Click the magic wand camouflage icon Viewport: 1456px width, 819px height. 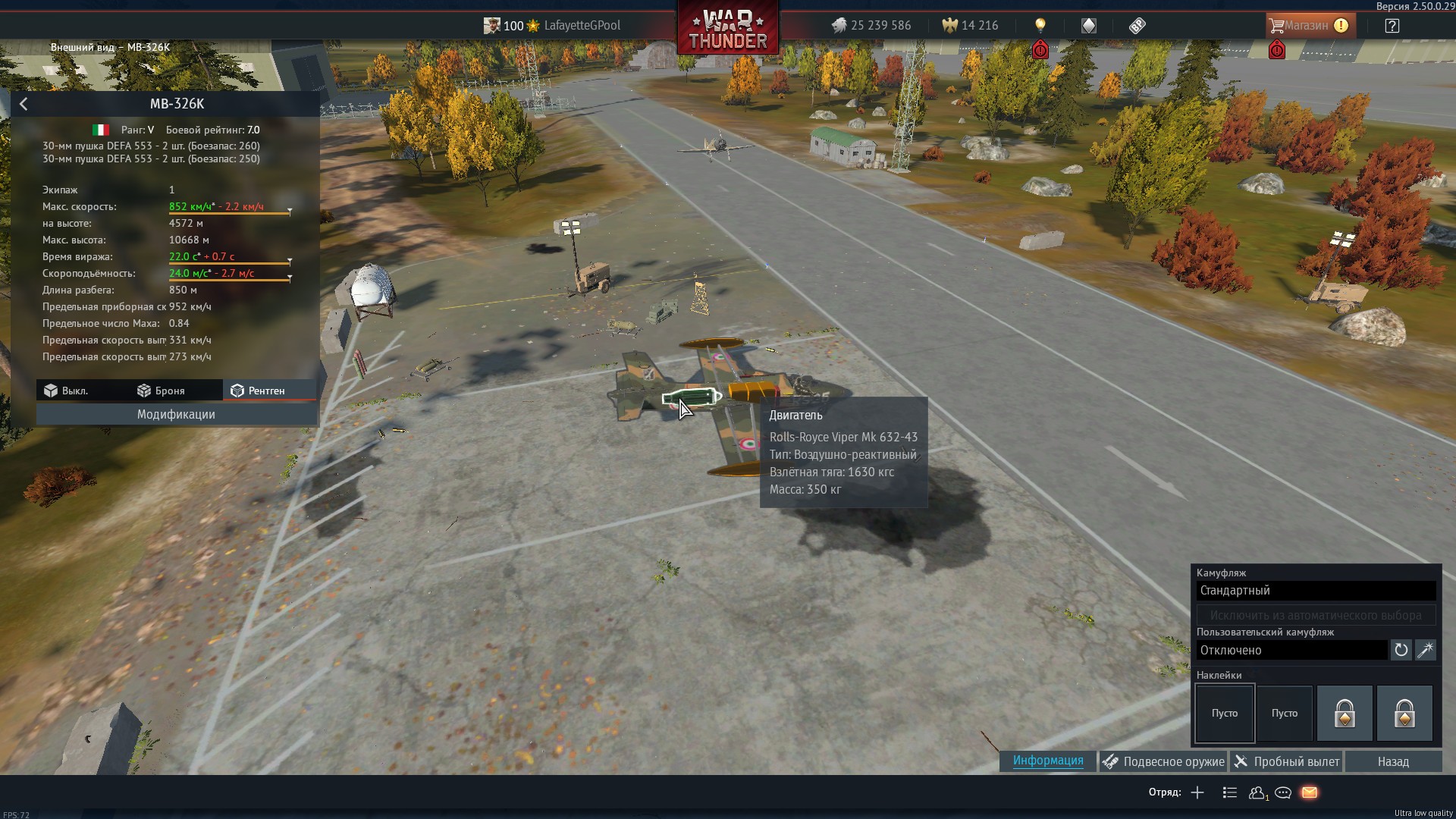[x=1426, y=650]
